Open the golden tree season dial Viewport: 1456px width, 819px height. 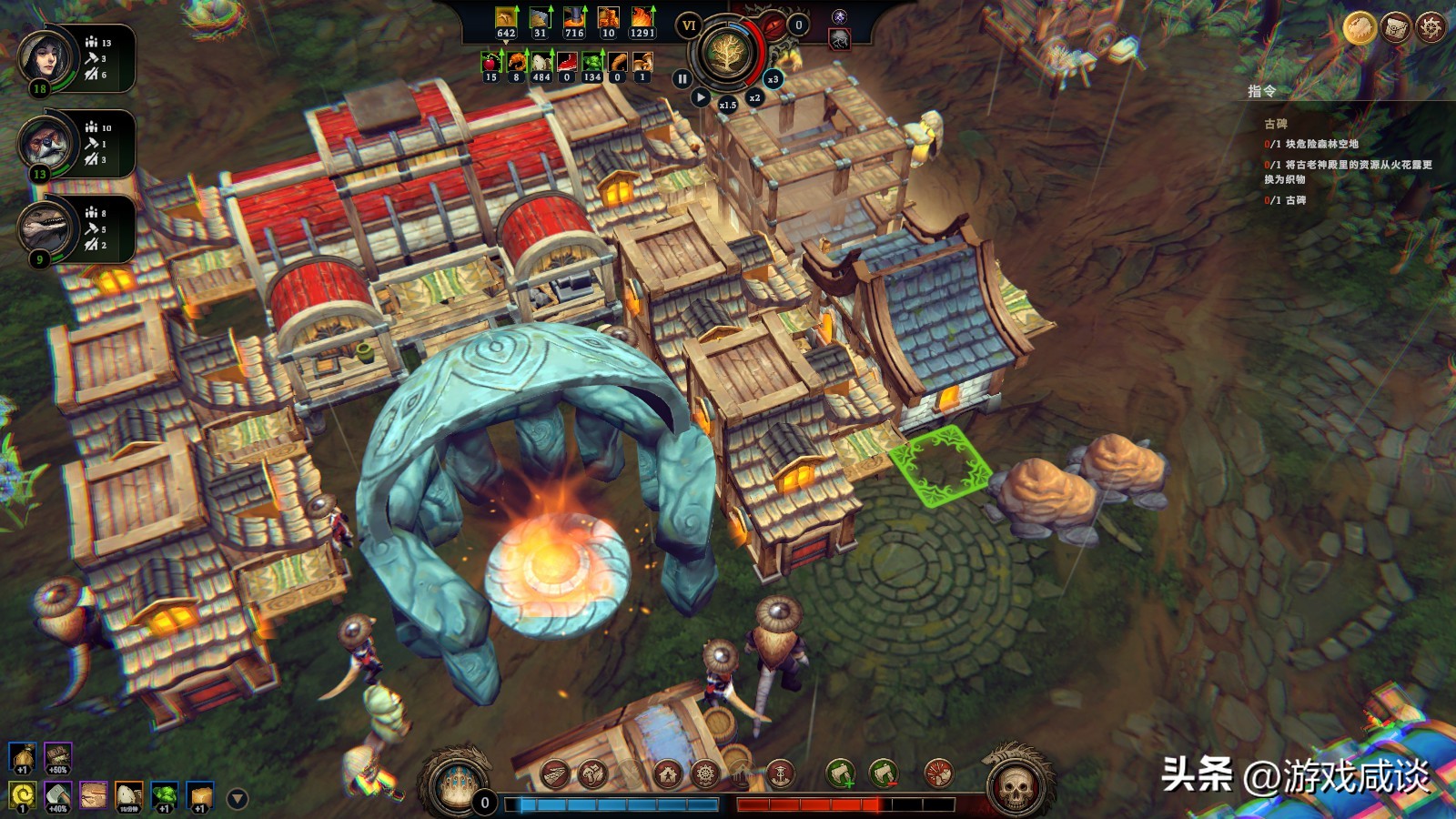pos(726,53)
